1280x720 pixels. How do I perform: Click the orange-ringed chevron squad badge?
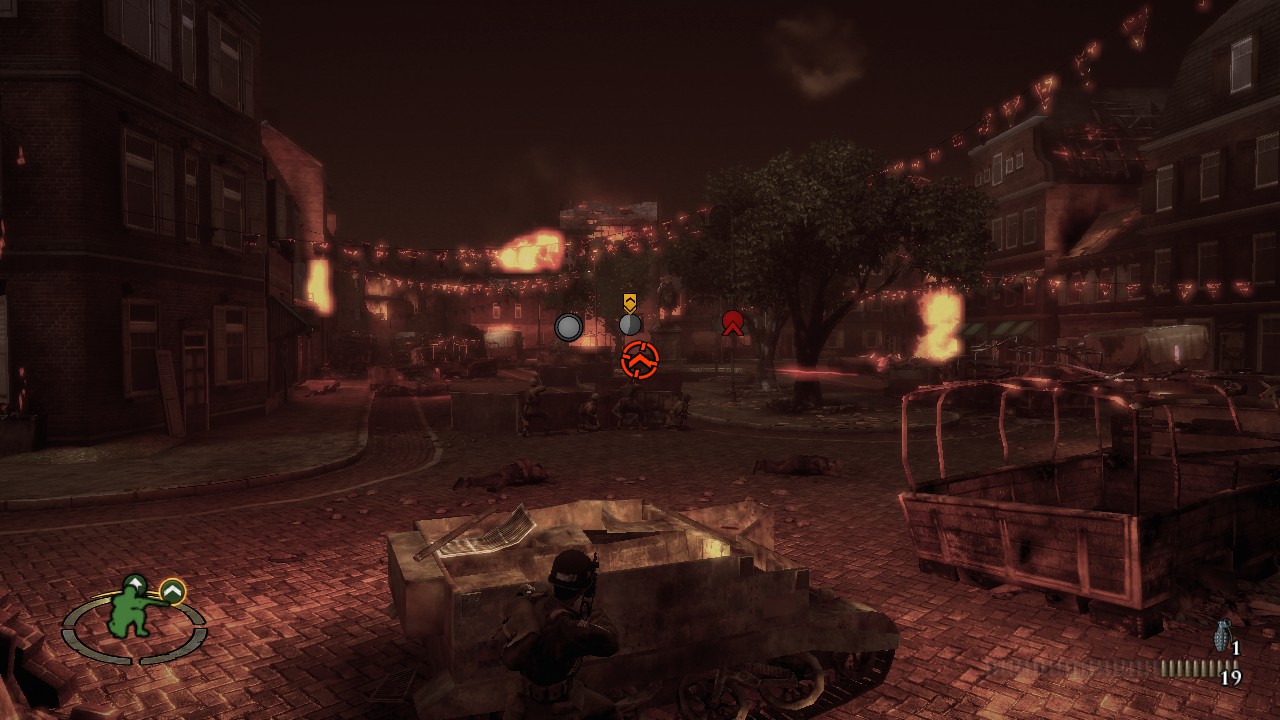pyautogui.click(x=173, y=592)
